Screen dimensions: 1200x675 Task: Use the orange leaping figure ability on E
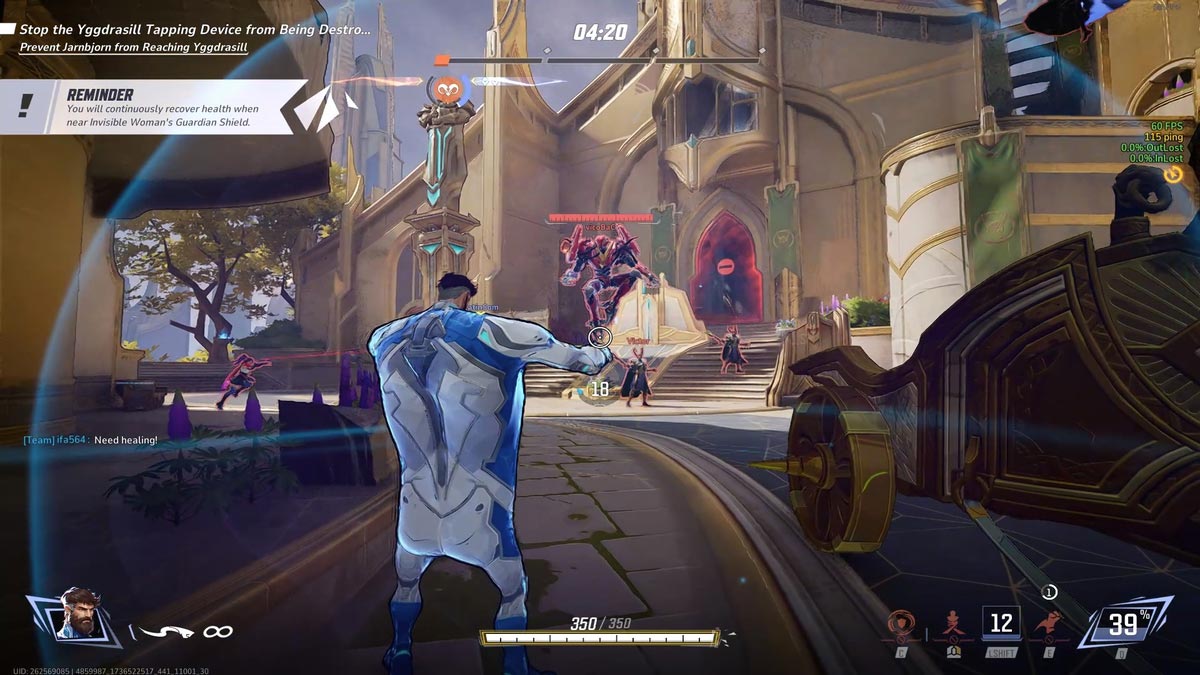pos(1049,625)
